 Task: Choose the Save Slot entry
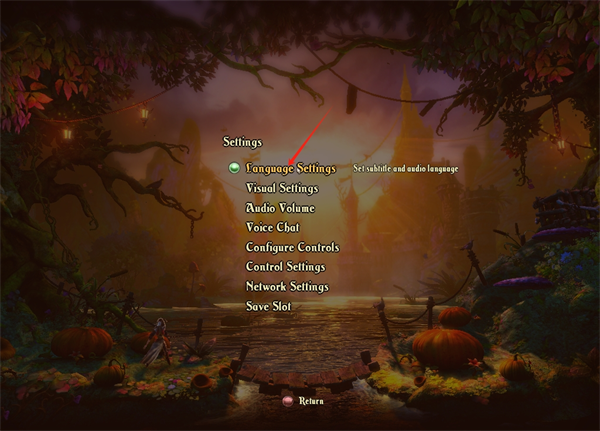tap(268, 306)
